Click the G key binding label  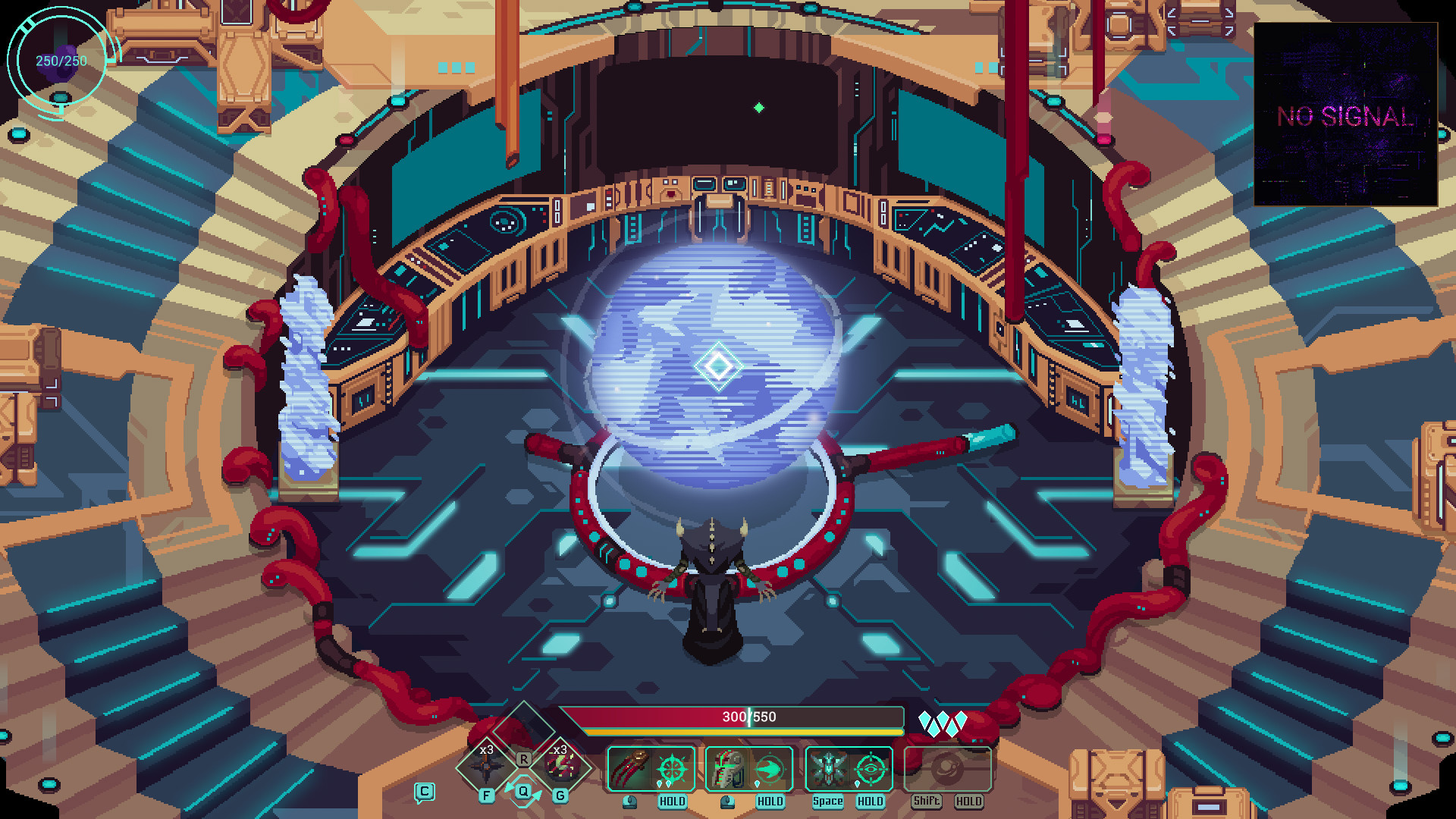click(560, 795)
